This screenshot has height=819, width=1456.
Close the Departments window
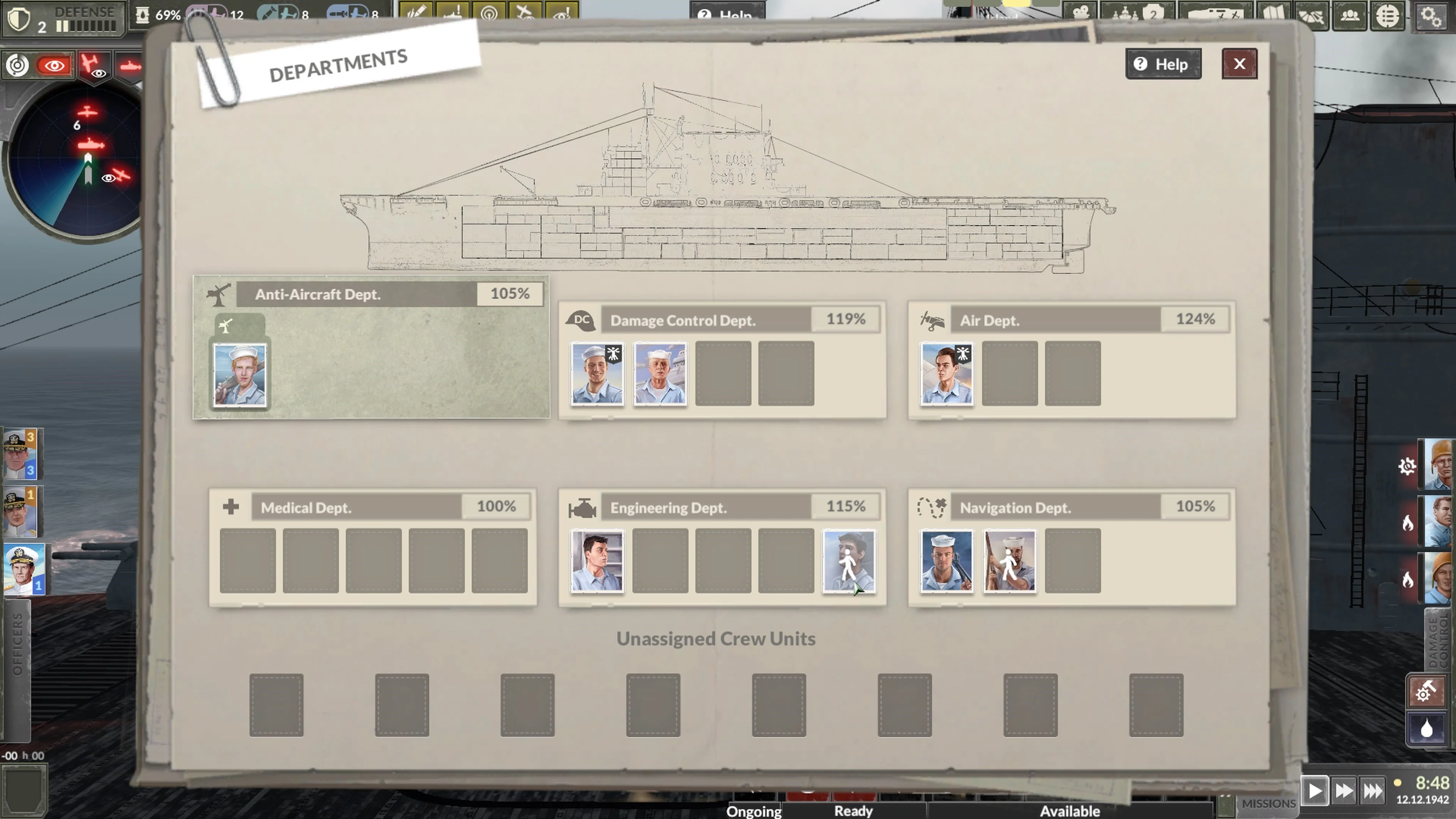coord(1239,64)
